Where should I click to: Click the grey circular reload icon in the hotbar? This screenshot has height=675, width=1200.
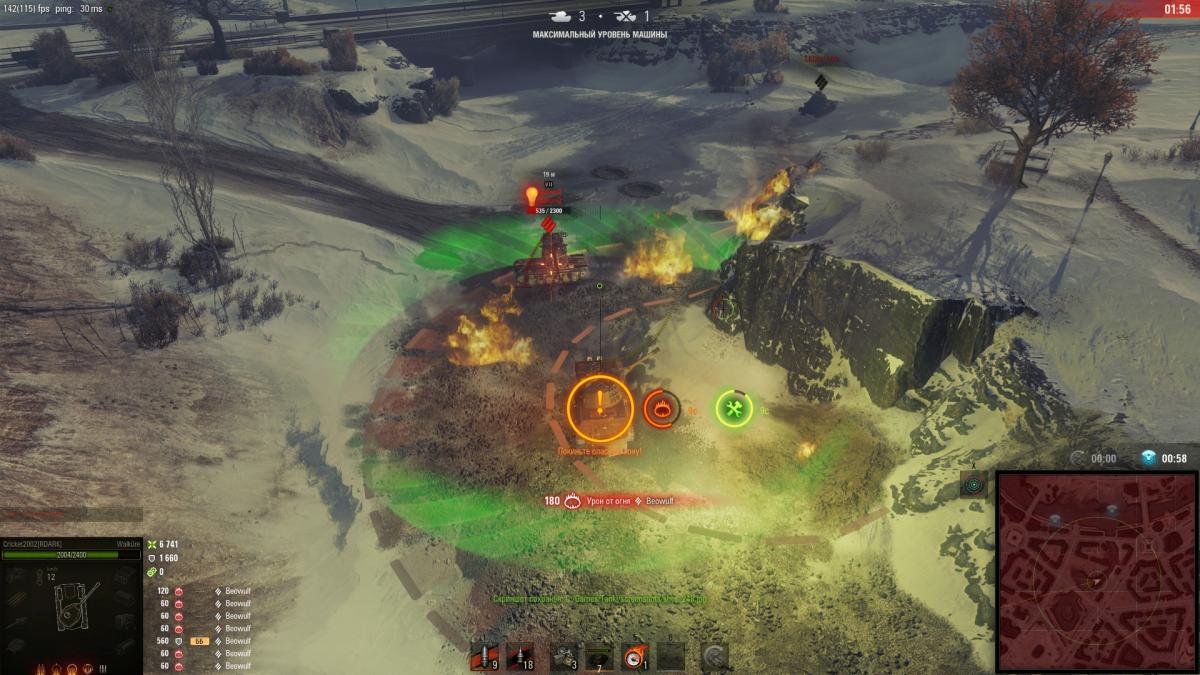click(x=714, y=656)
